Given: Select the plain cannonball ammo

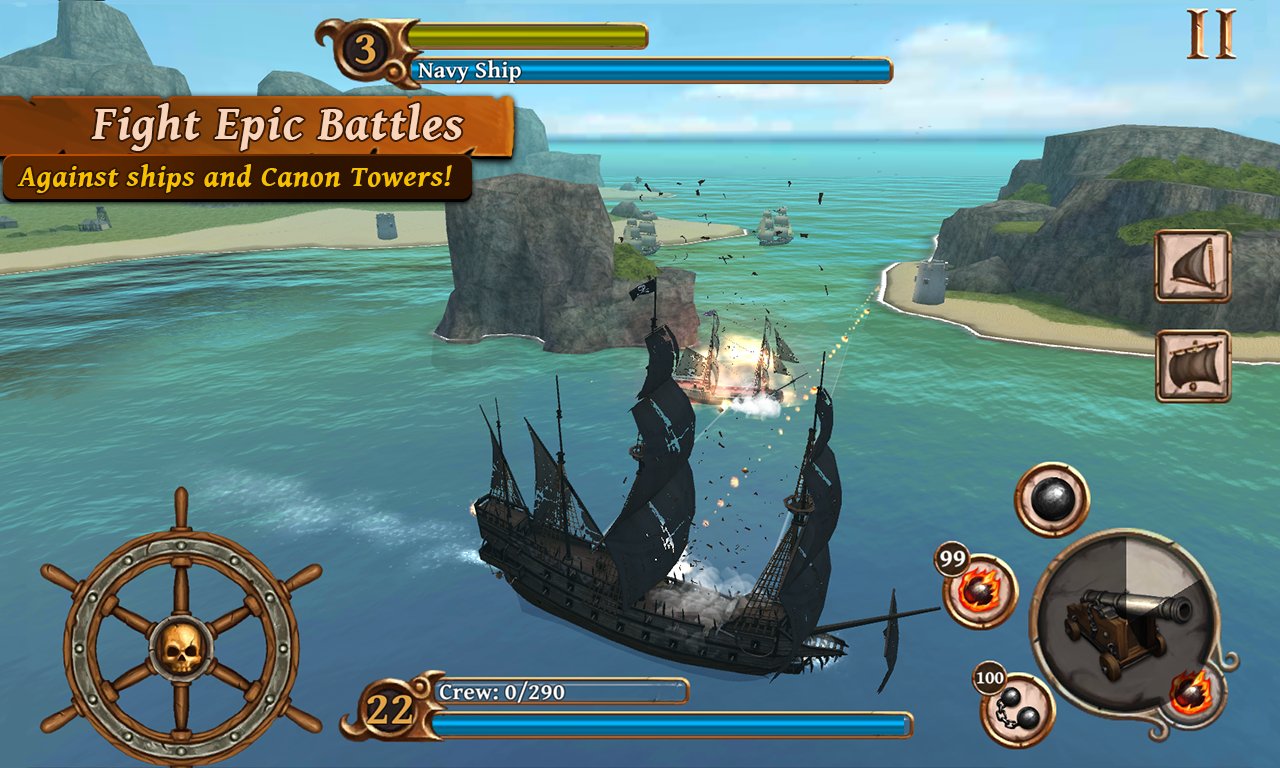Looking at the screenshot, I should point(1052,498).
